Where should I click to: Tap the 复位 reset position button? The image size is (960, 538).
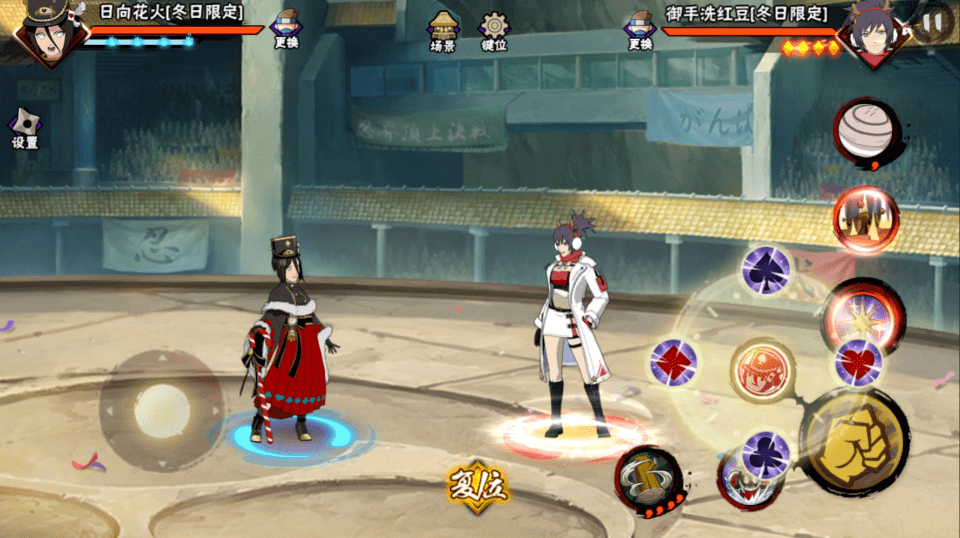478,487
